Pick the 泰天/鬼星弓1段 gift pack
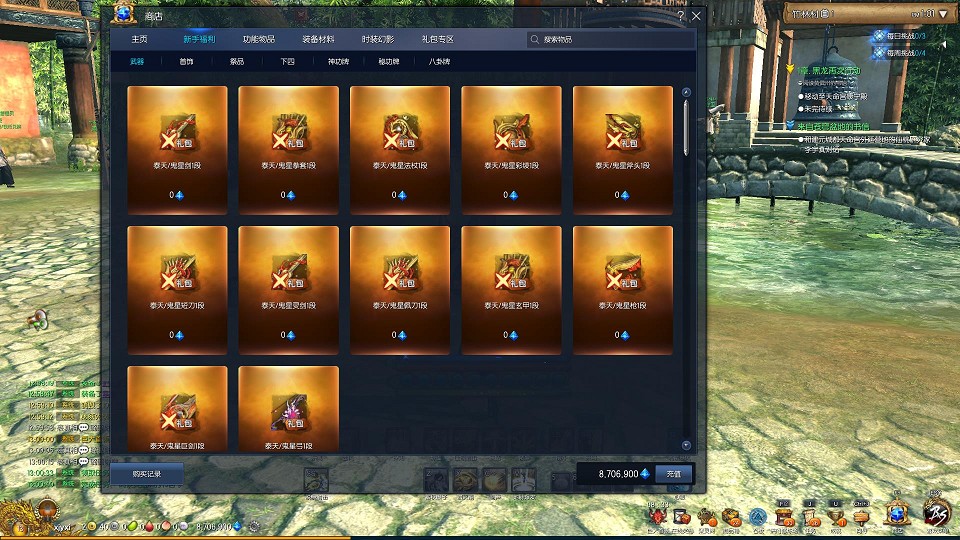 289,409
